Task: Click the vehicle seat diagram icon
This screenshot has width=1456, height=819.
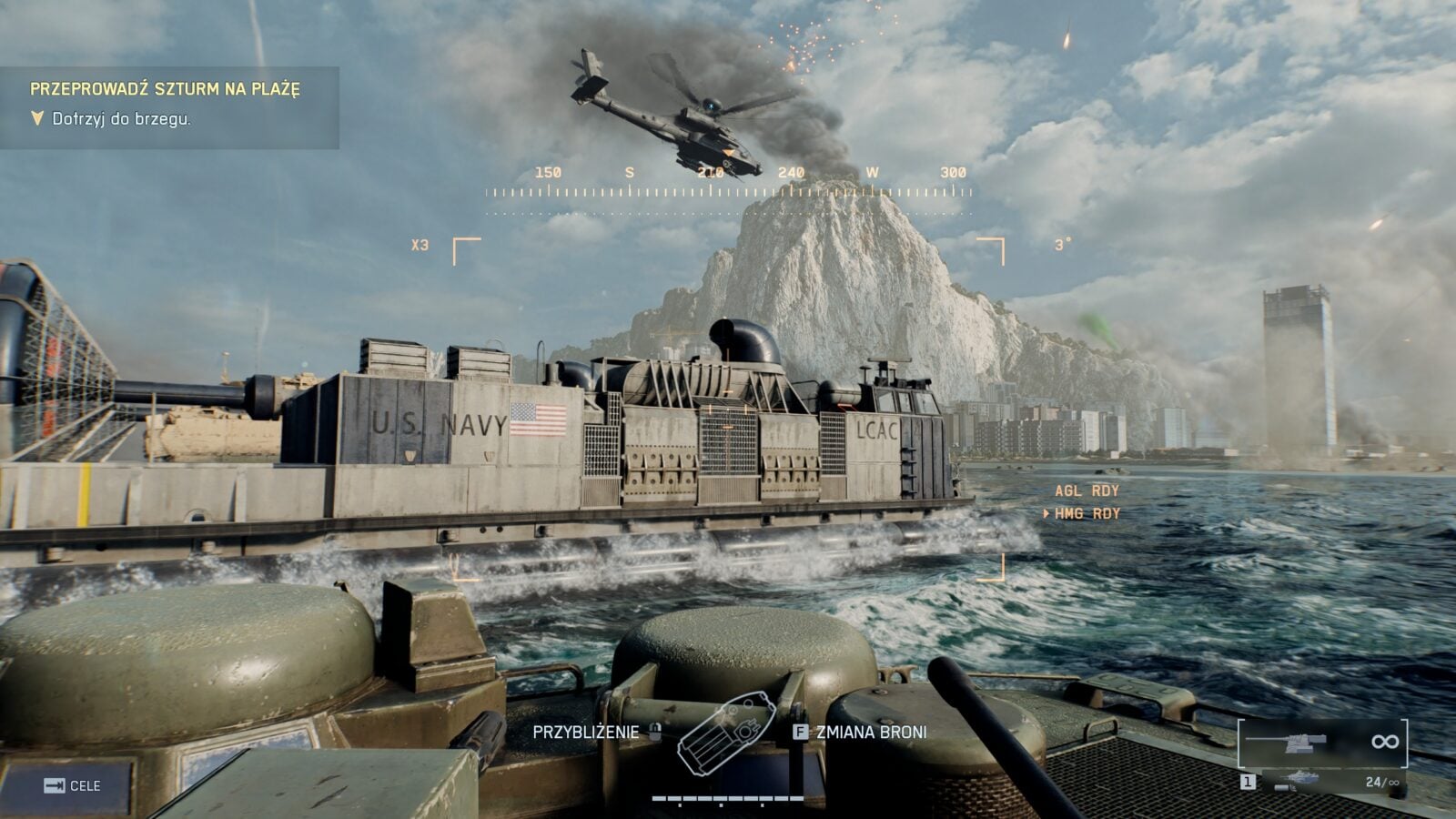Action: click(726, 733)
